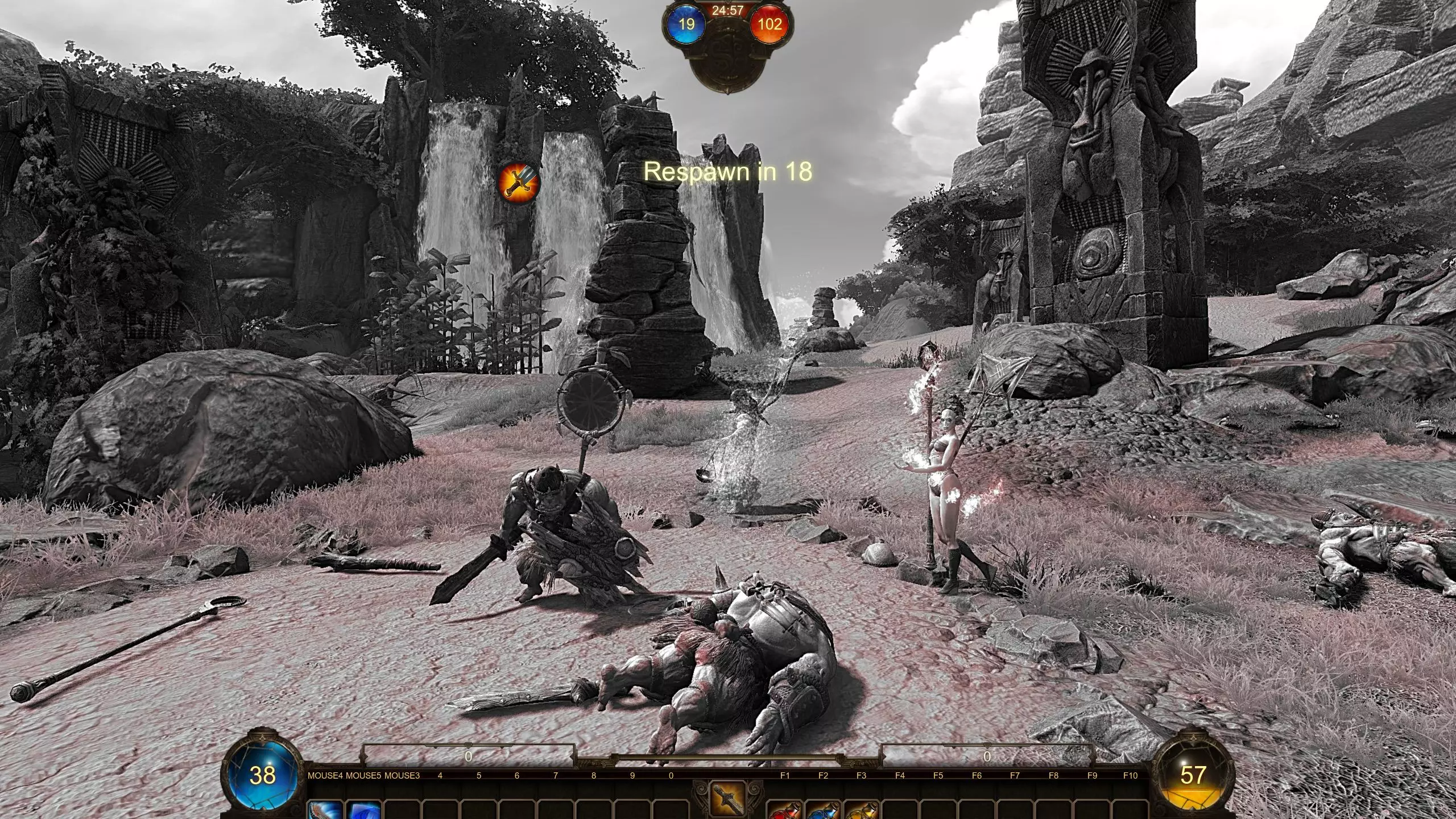Use the yellow potion on F3
1456x819 pixels.
coord(862,810)
